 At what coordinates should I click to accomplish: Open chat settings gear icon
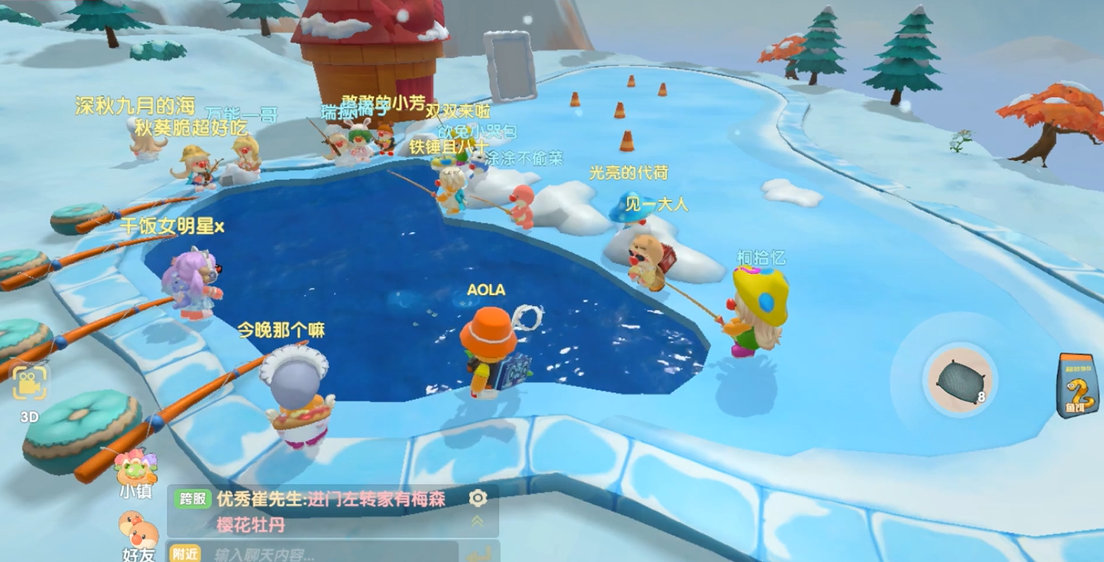(x=478, y=498)
